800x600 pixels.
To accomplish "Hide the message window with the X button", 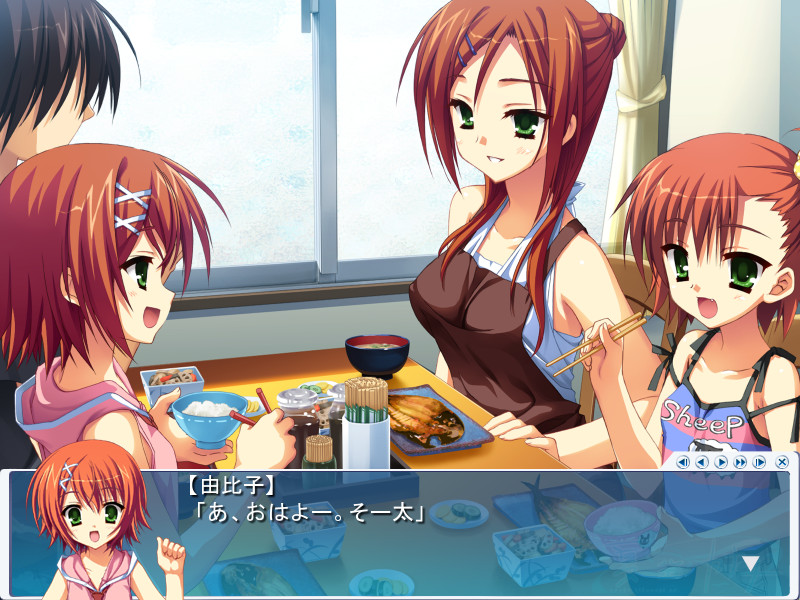I will [782, 462].
